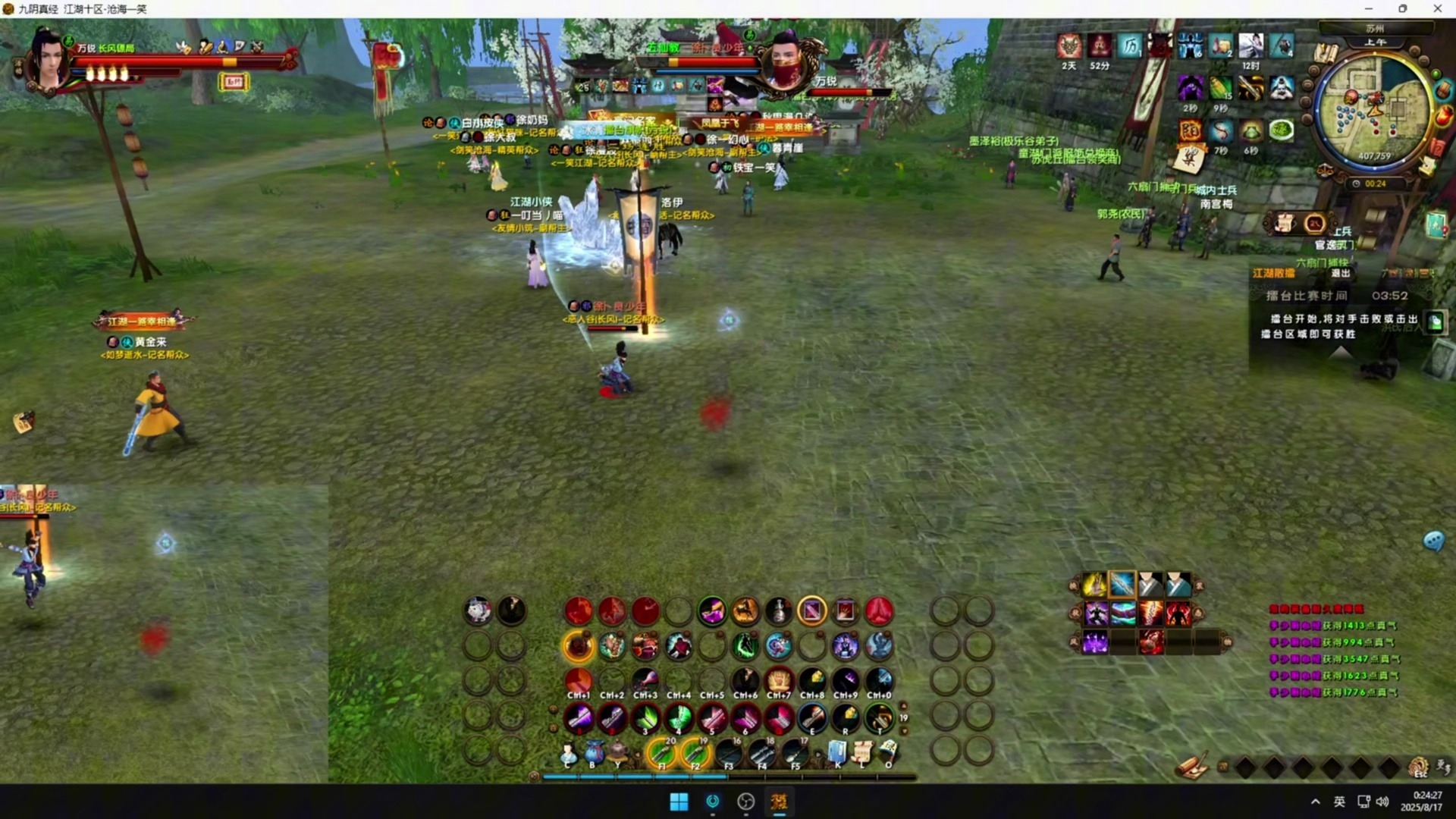Open the scroll icon labeled L
The image size is (1456, 819).
(x=862, y=753)
